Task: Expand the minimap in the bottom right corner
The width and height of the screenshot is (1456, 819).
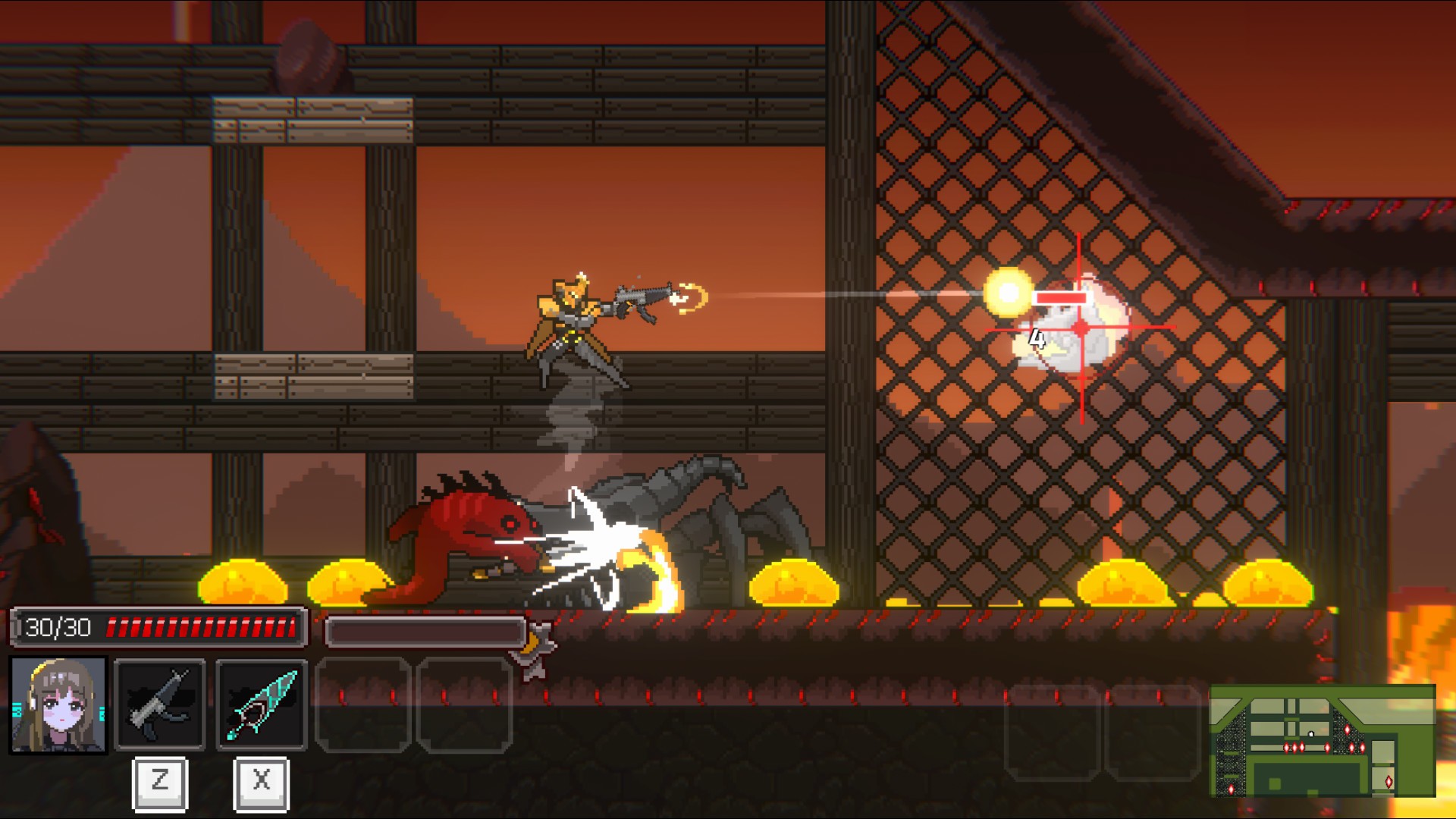Action: coord(1323,739)
